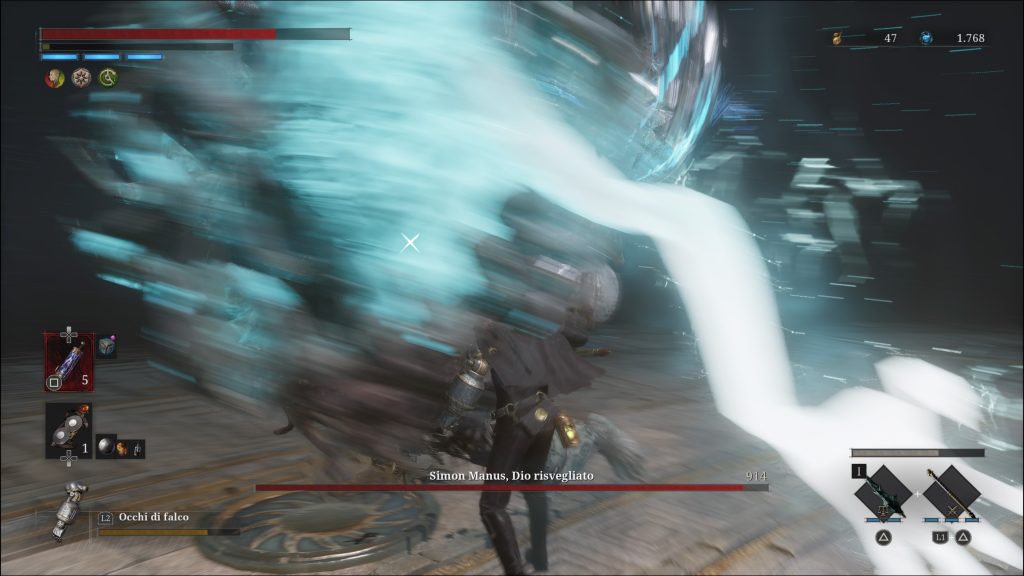
Task: Select the spear handle weapon slot
Action: pos(950,492)
